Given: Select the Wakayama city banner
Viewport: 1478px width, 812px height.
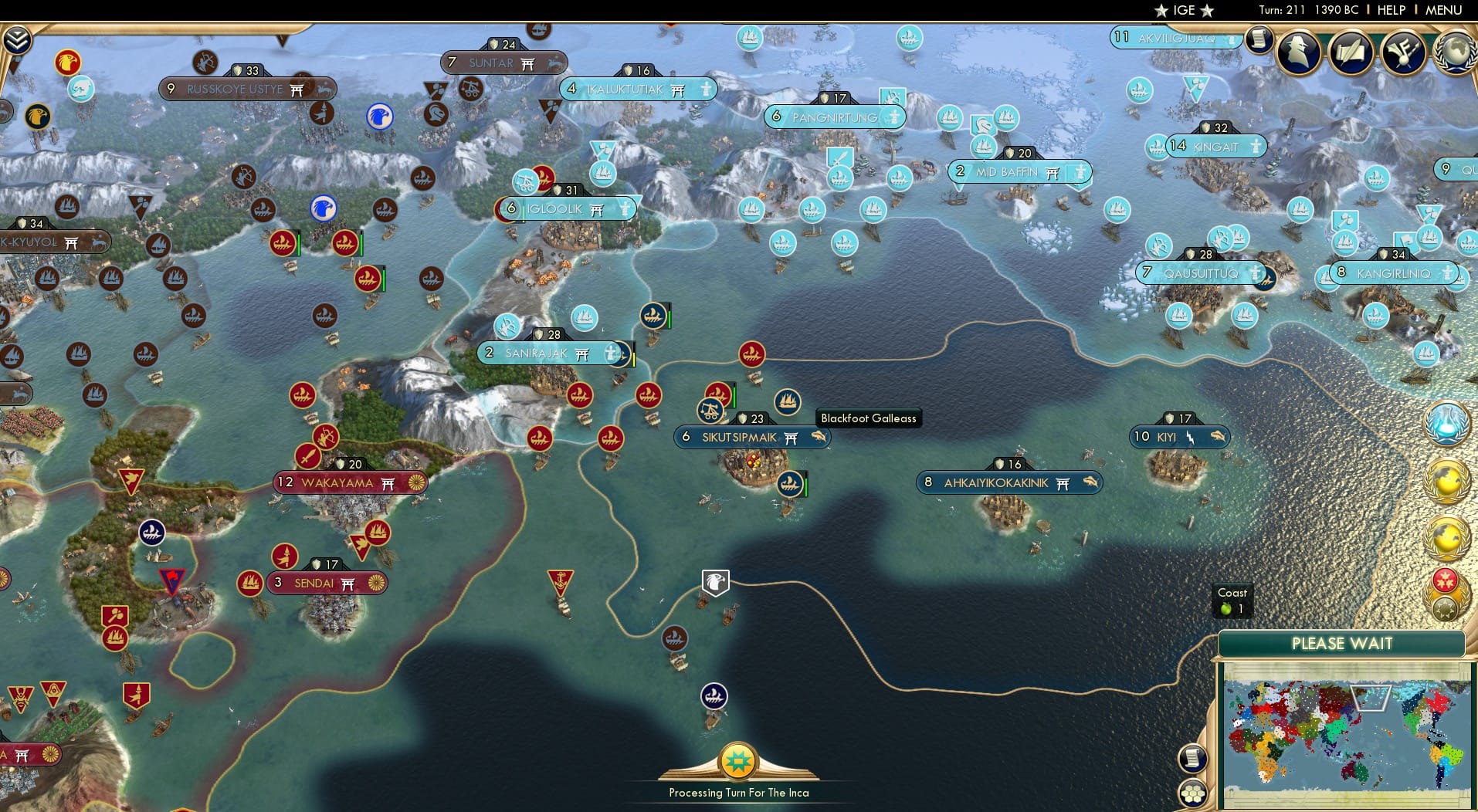Looking at the screenshot, I should point(349,482).
